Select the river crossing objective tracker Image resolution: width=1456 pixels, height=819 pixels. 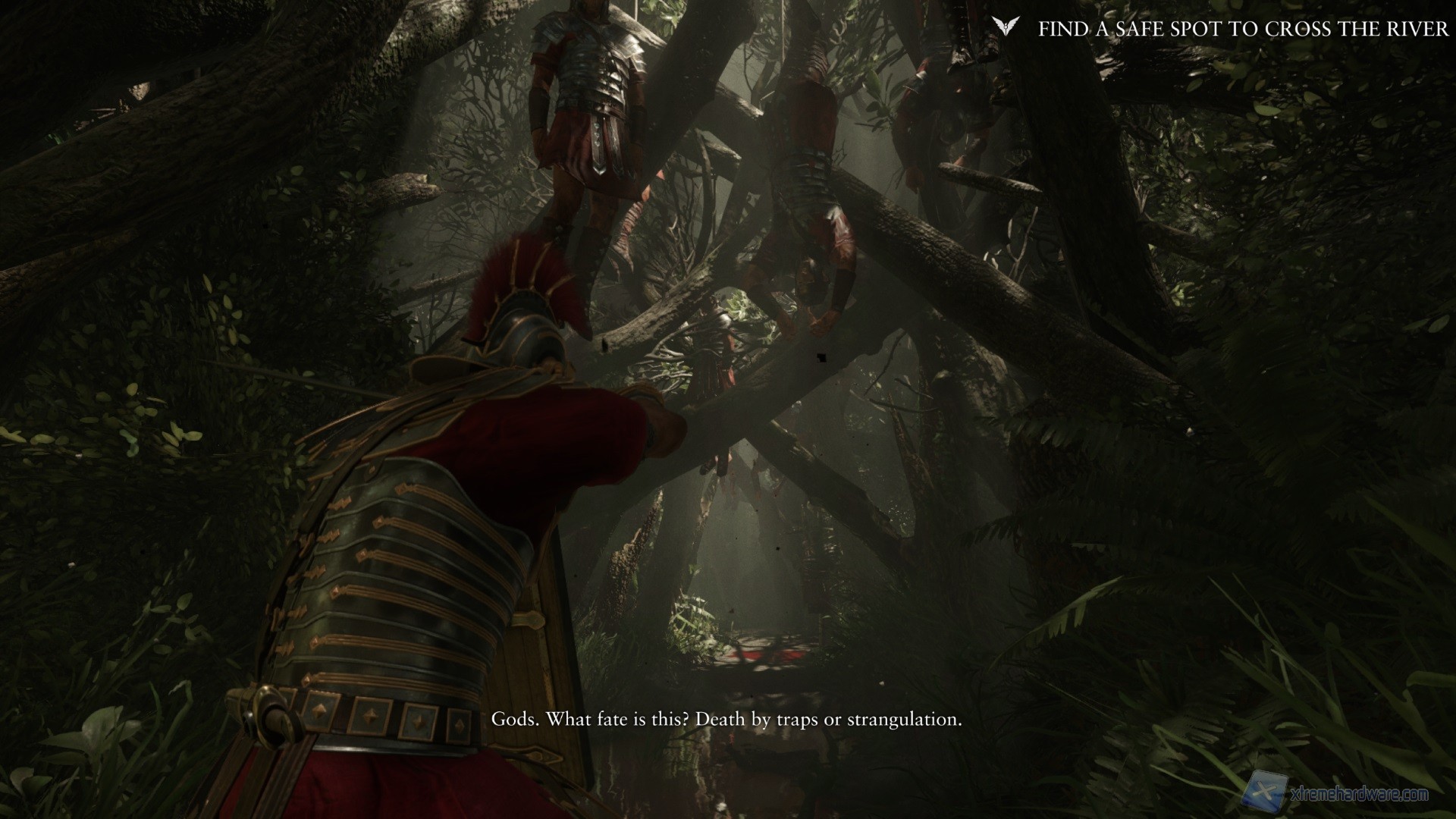(1243, 29)
